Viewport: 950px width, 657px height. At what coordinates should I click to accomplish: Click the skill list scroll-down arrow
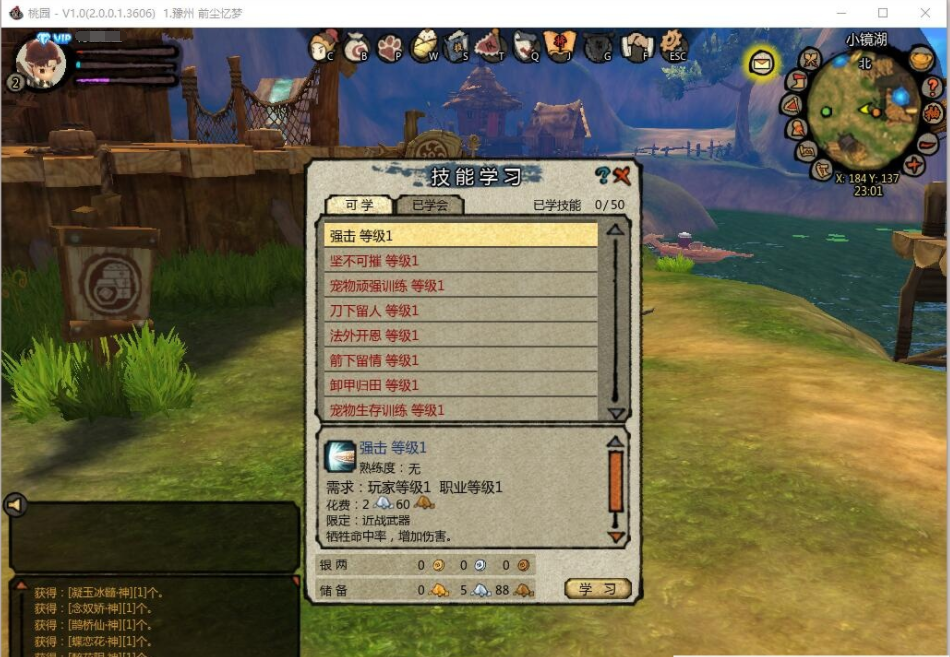(x=616, y=414)
